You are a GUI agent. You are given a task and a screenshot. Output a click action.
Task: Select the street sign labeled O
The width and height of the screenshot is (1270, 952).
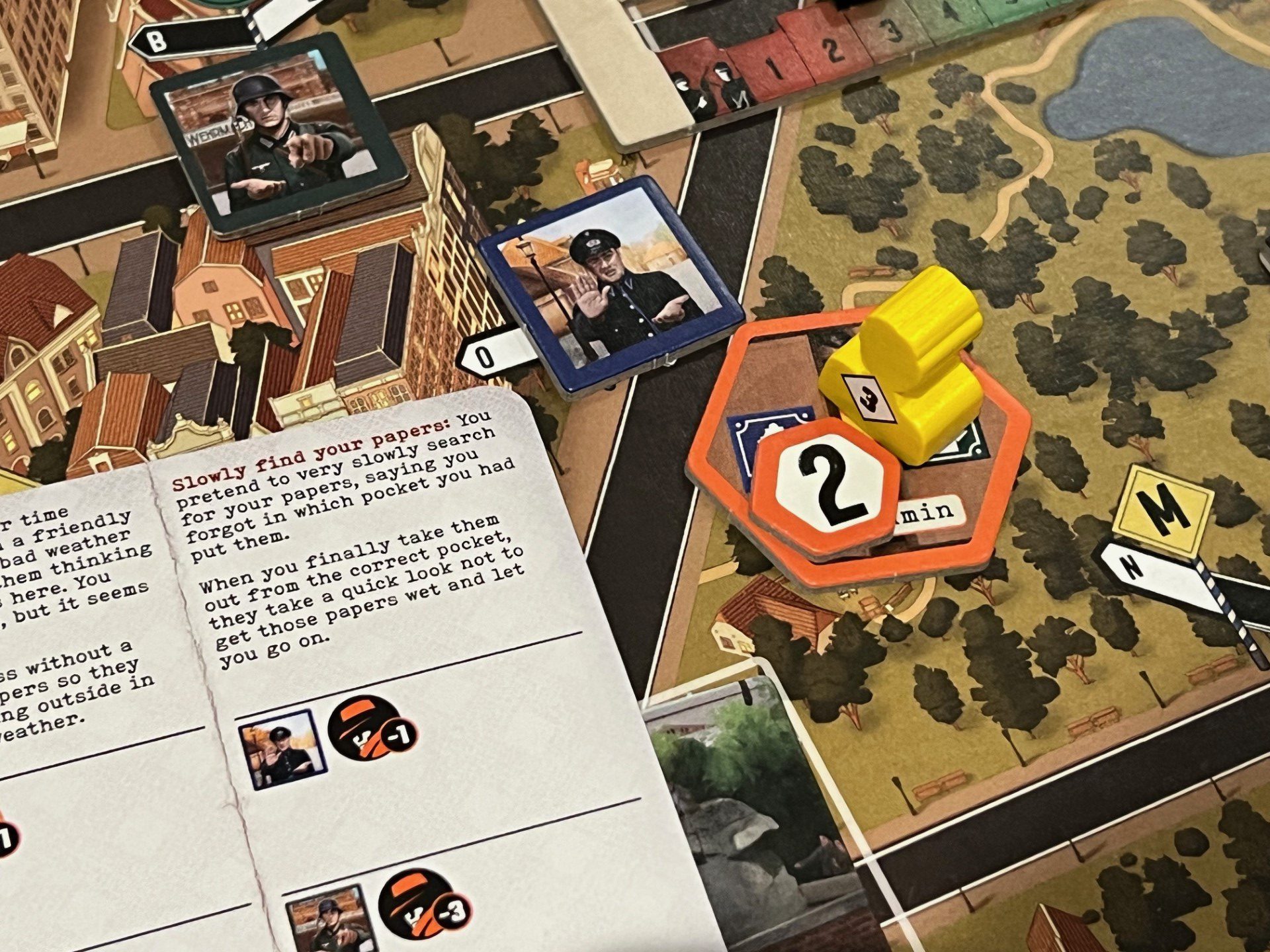click(x=493, y=357)
